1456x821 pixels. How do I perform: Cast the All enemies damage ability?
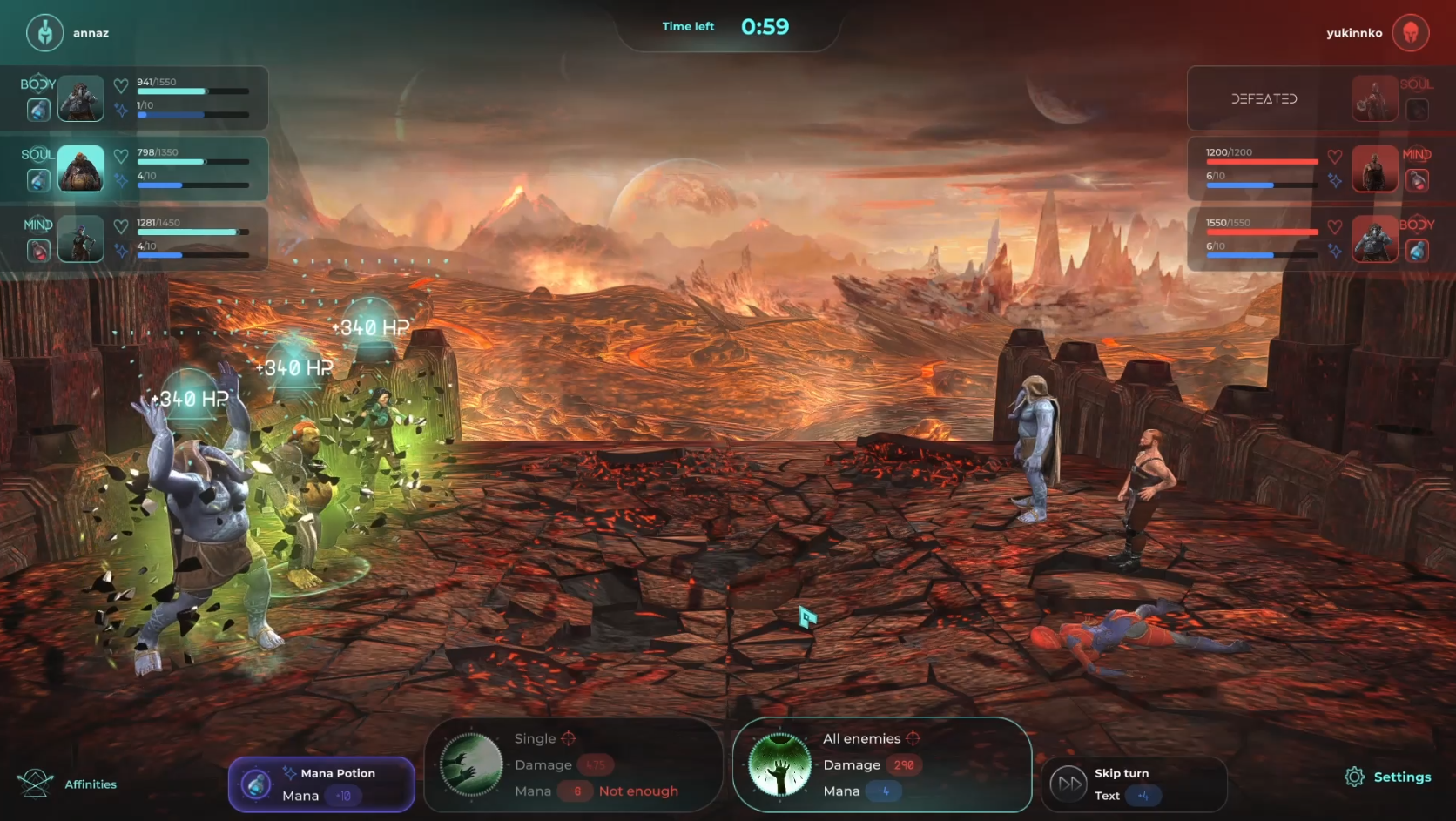pos(881,765)
